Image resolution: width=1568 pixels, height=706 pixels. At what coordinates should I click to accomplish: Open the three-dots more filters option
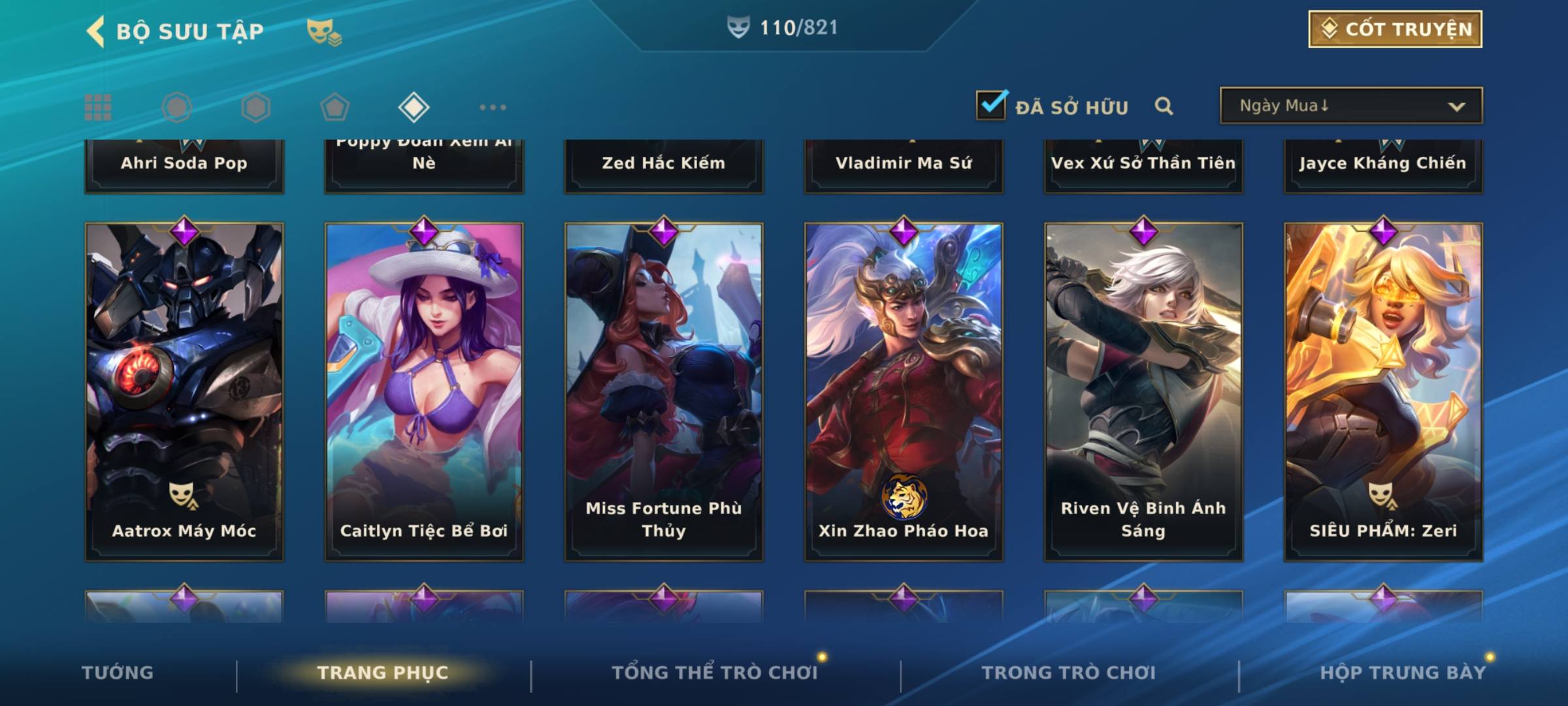coord(493,107)
